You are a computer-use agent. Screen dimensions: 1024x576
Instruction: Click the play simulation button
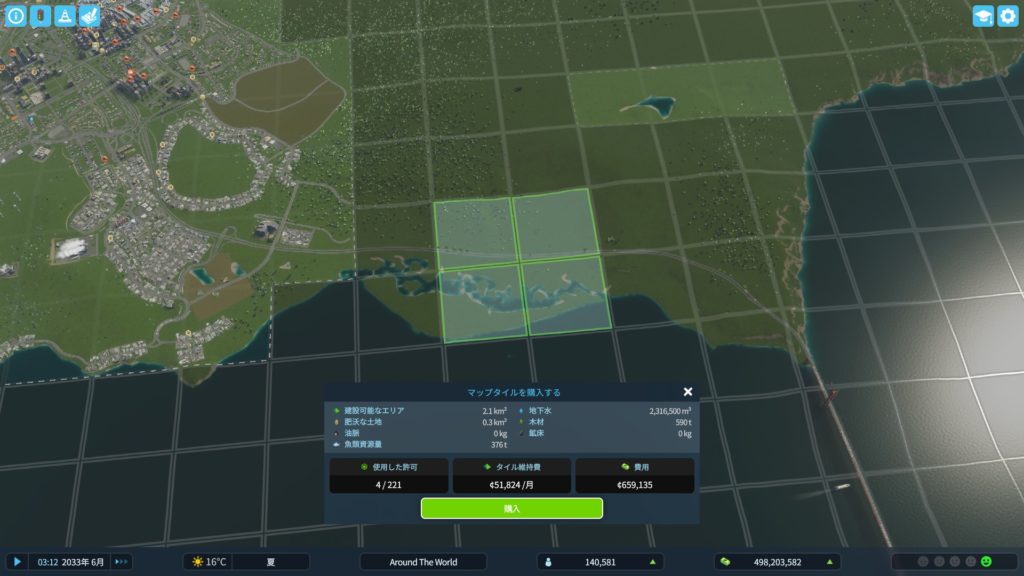pos(17,562)
